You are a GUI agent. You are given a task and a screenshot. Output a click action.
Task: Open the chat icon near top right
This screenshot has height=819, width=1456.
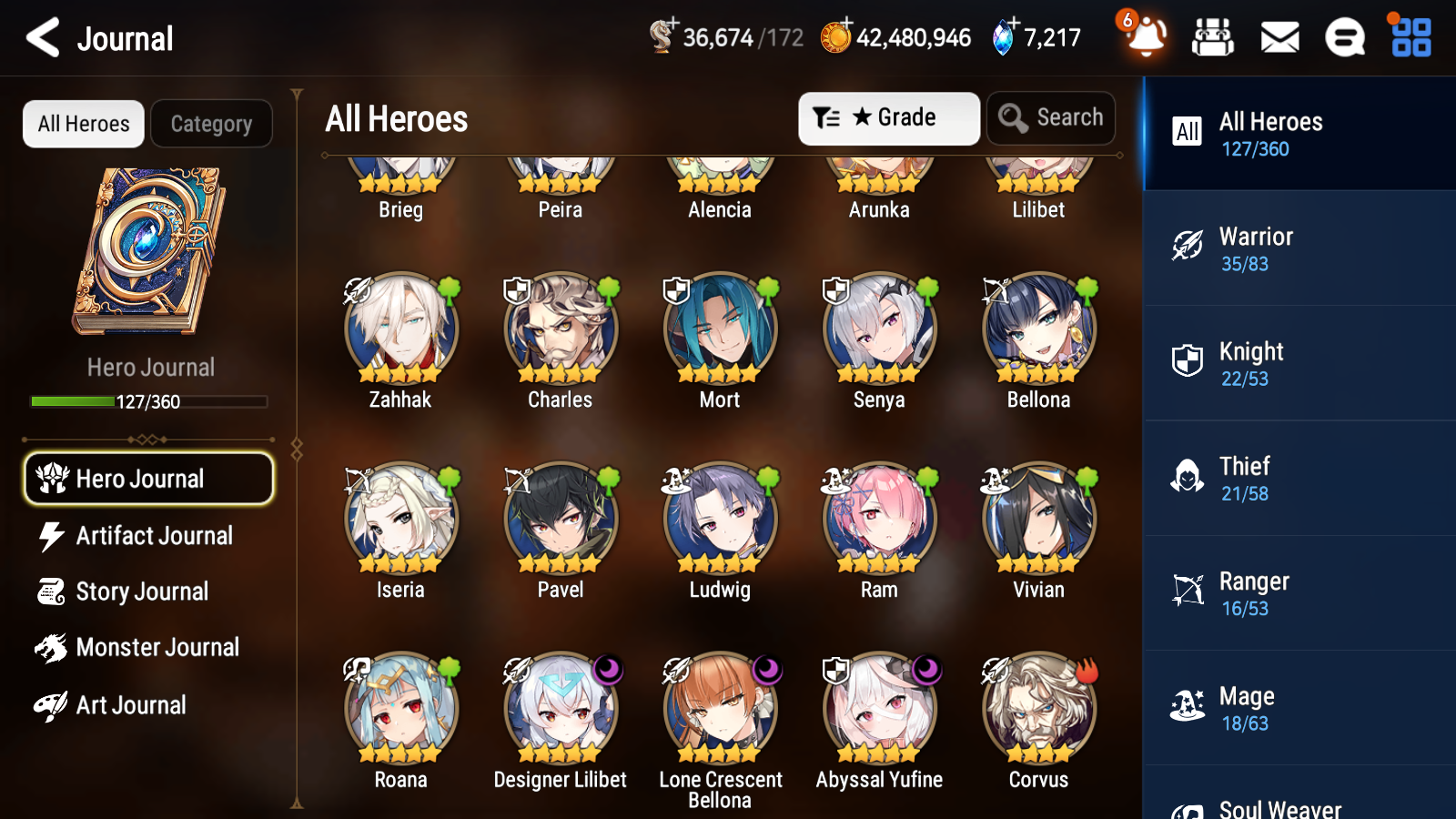coord(1344,37)
